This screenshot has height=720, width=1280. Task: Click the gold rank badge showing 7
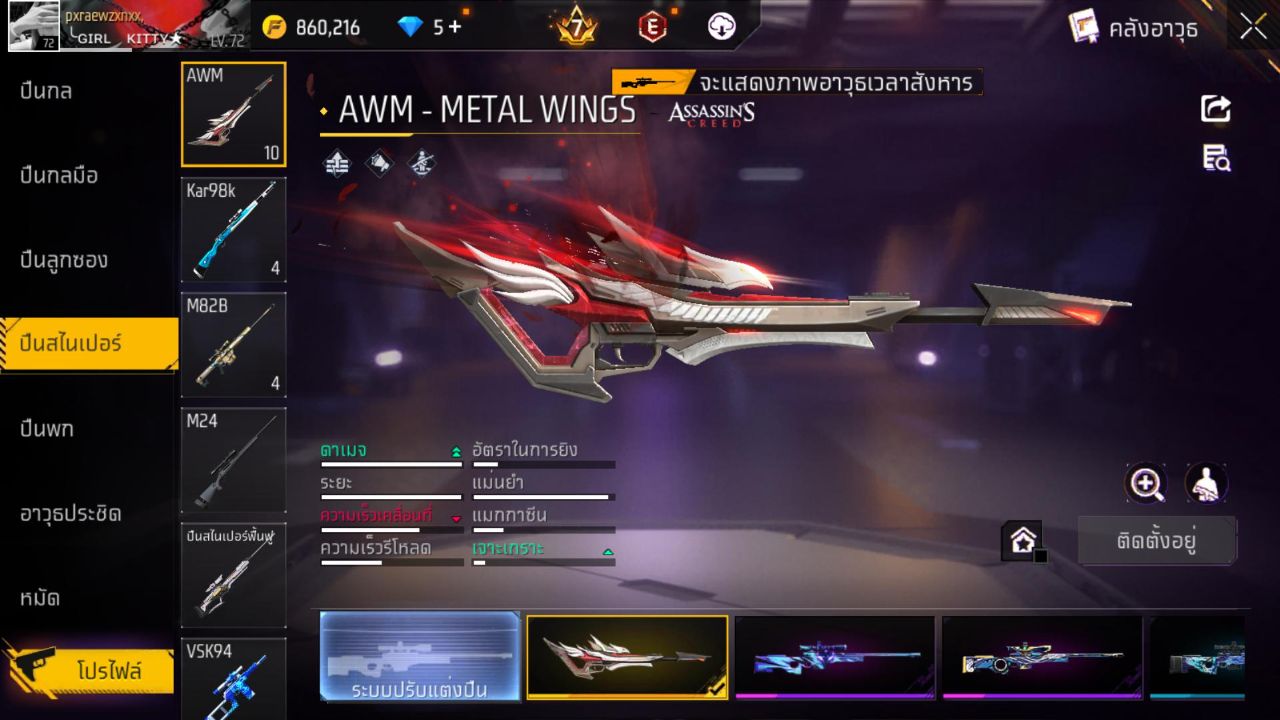[x=578, y=27]
